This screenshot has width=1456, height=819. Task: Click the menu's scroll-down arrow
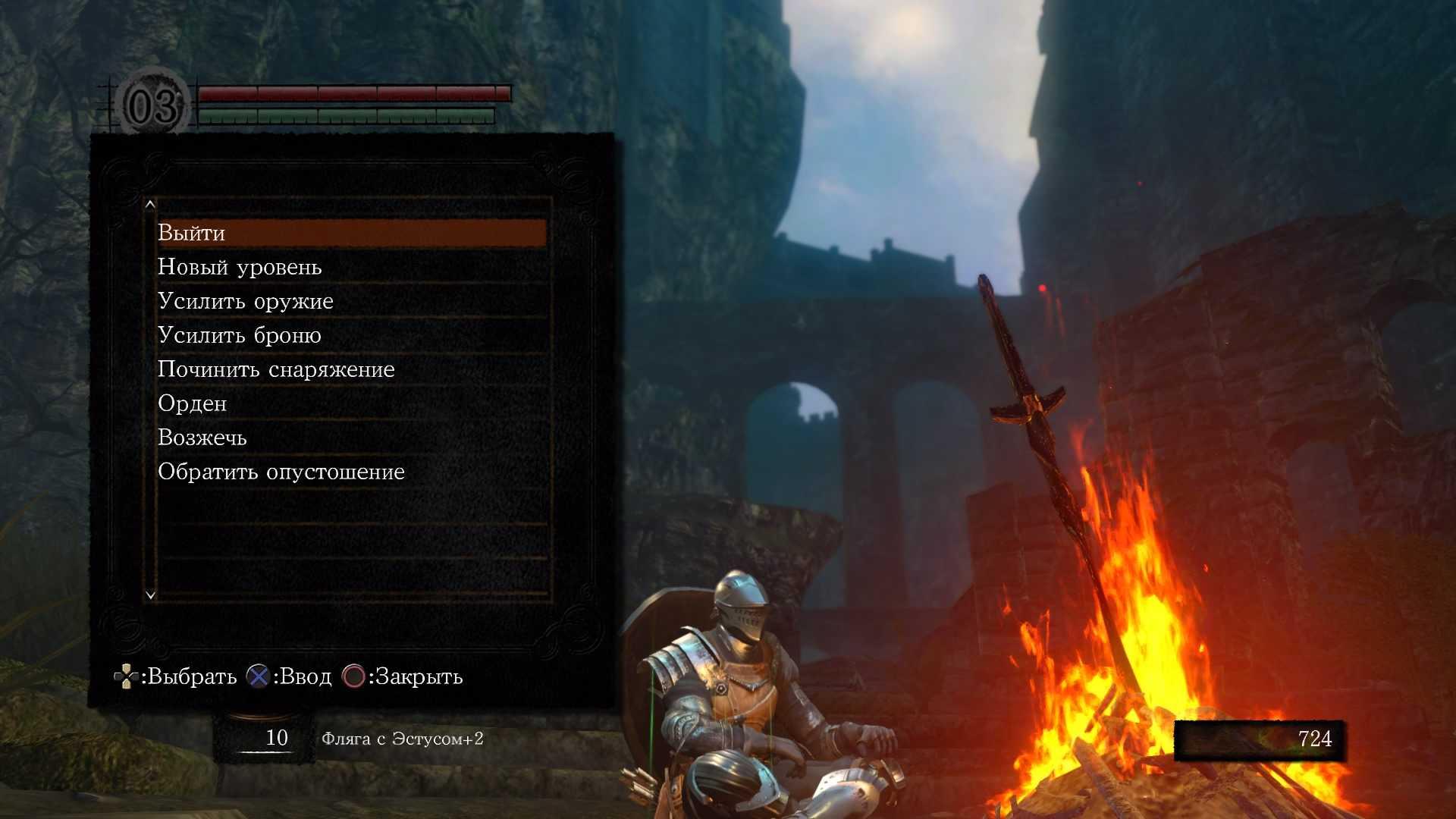(x=150, y=595)
